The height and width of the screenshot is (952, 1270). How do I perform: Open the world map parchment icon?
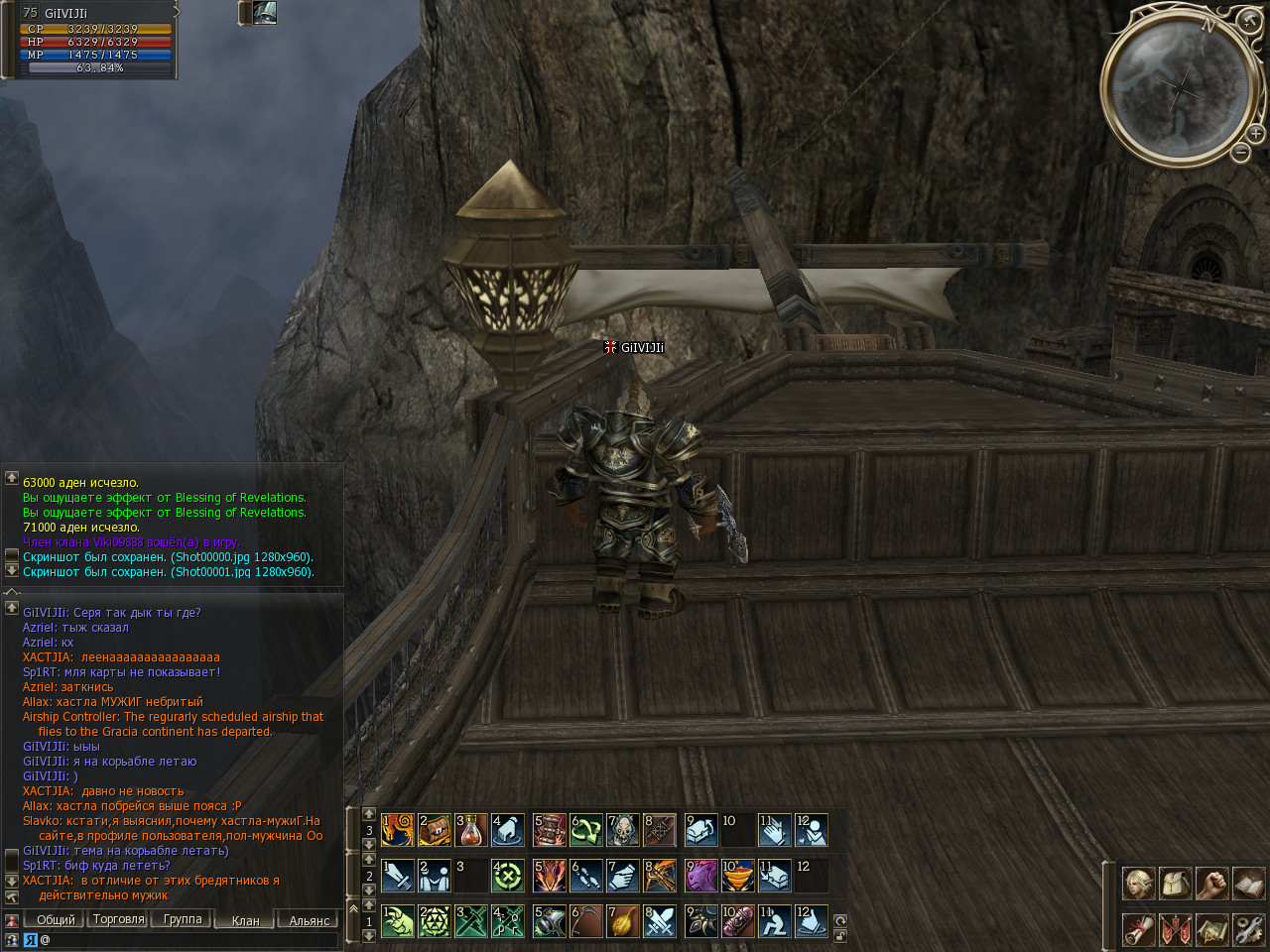[1211, 929]
